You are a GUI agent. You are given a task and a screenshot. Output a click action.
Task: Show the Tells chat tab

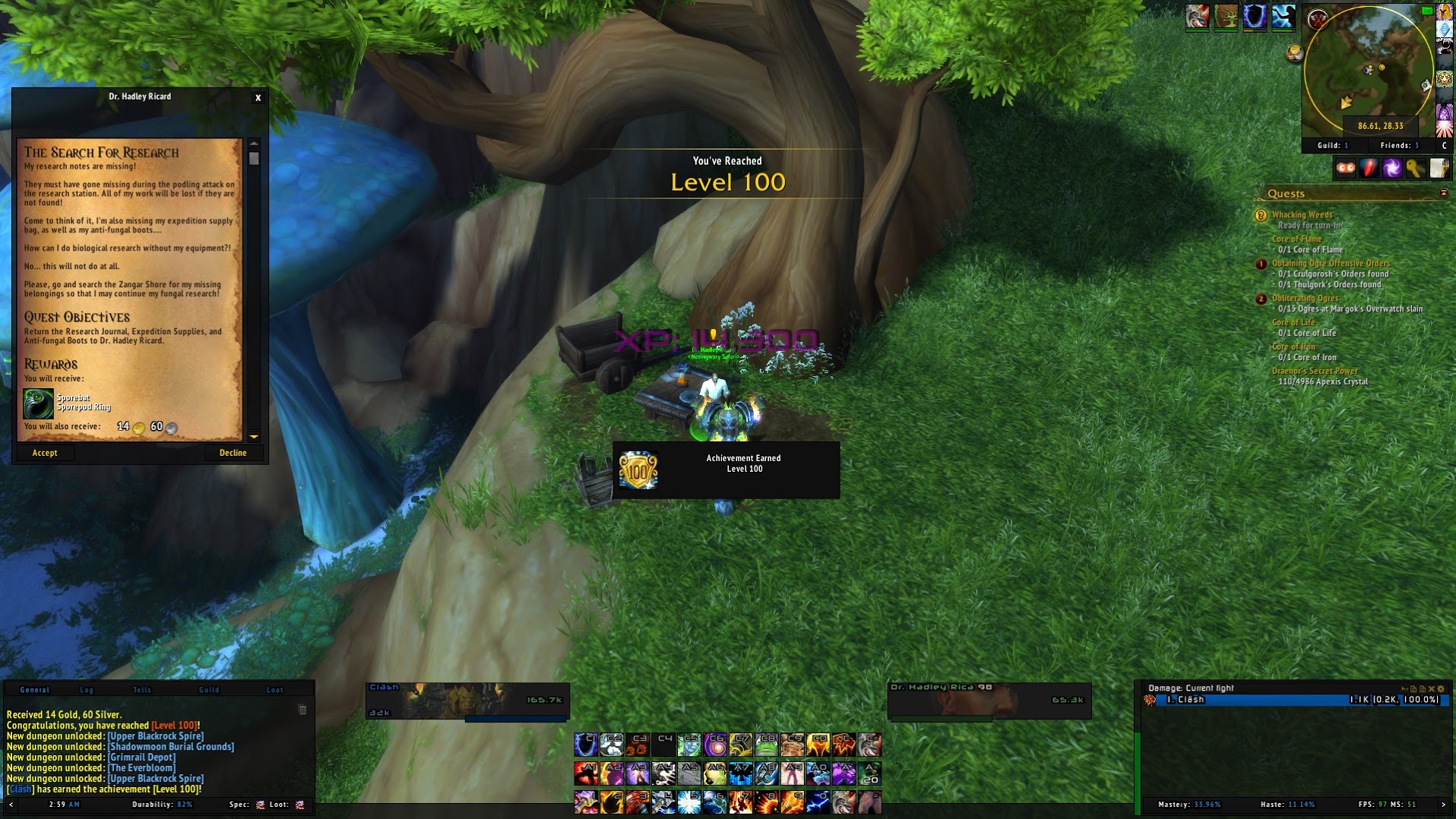pos(142,690)
